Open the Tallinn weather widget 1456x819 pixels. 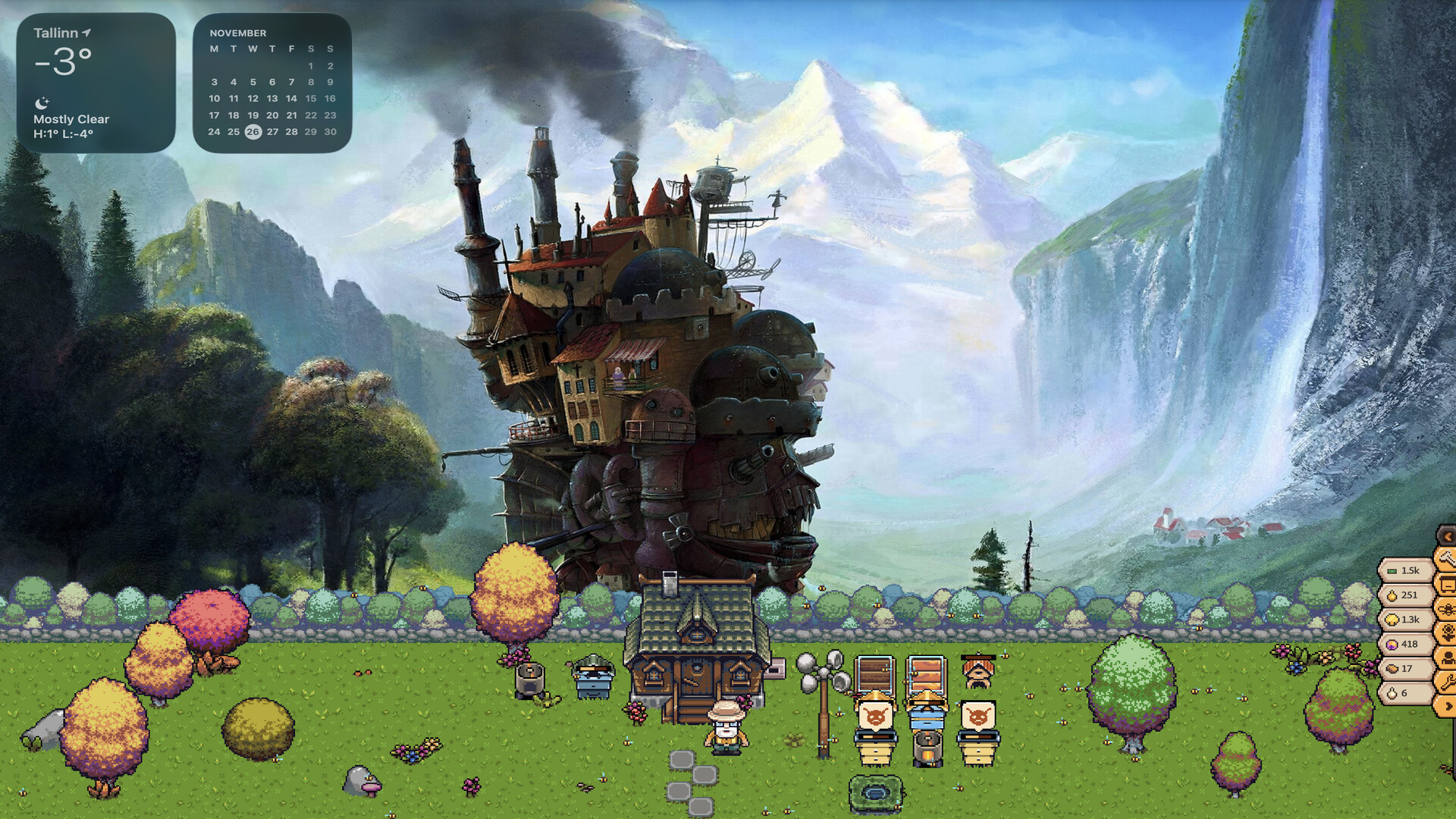(96, 83)
